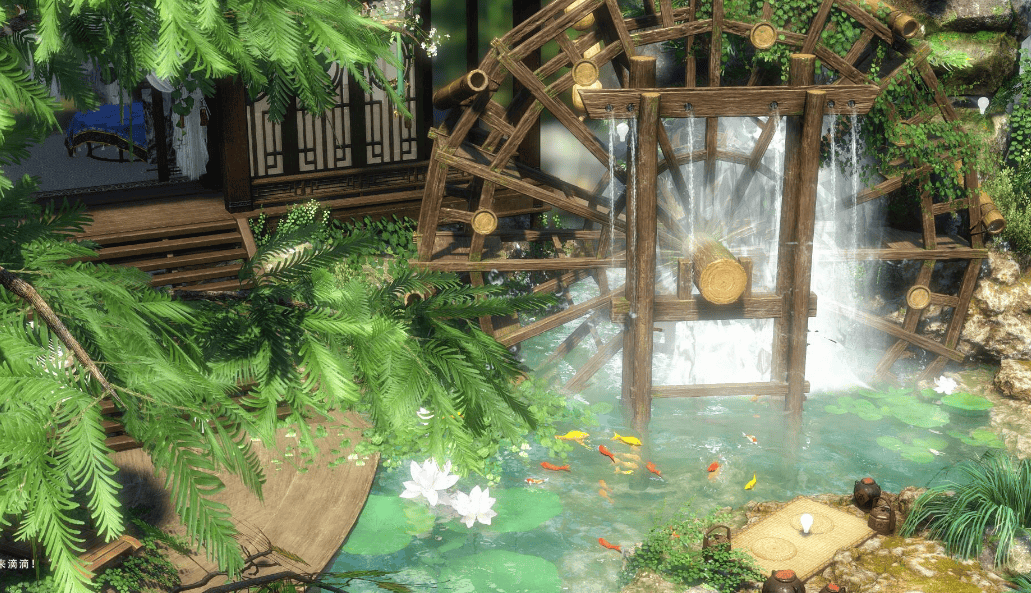Select the lightbulb marker under the waterwheel beam

(x=622, y=131)
